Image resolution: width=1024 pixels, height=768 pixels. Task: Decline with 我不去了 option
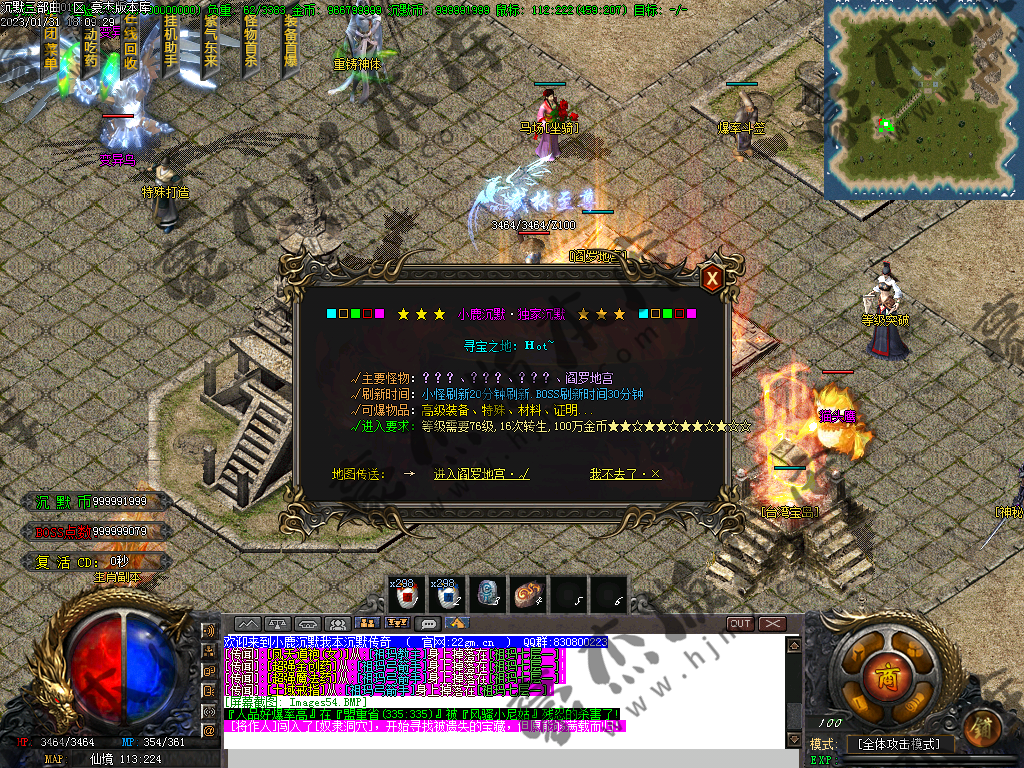[x=625, y=474]
